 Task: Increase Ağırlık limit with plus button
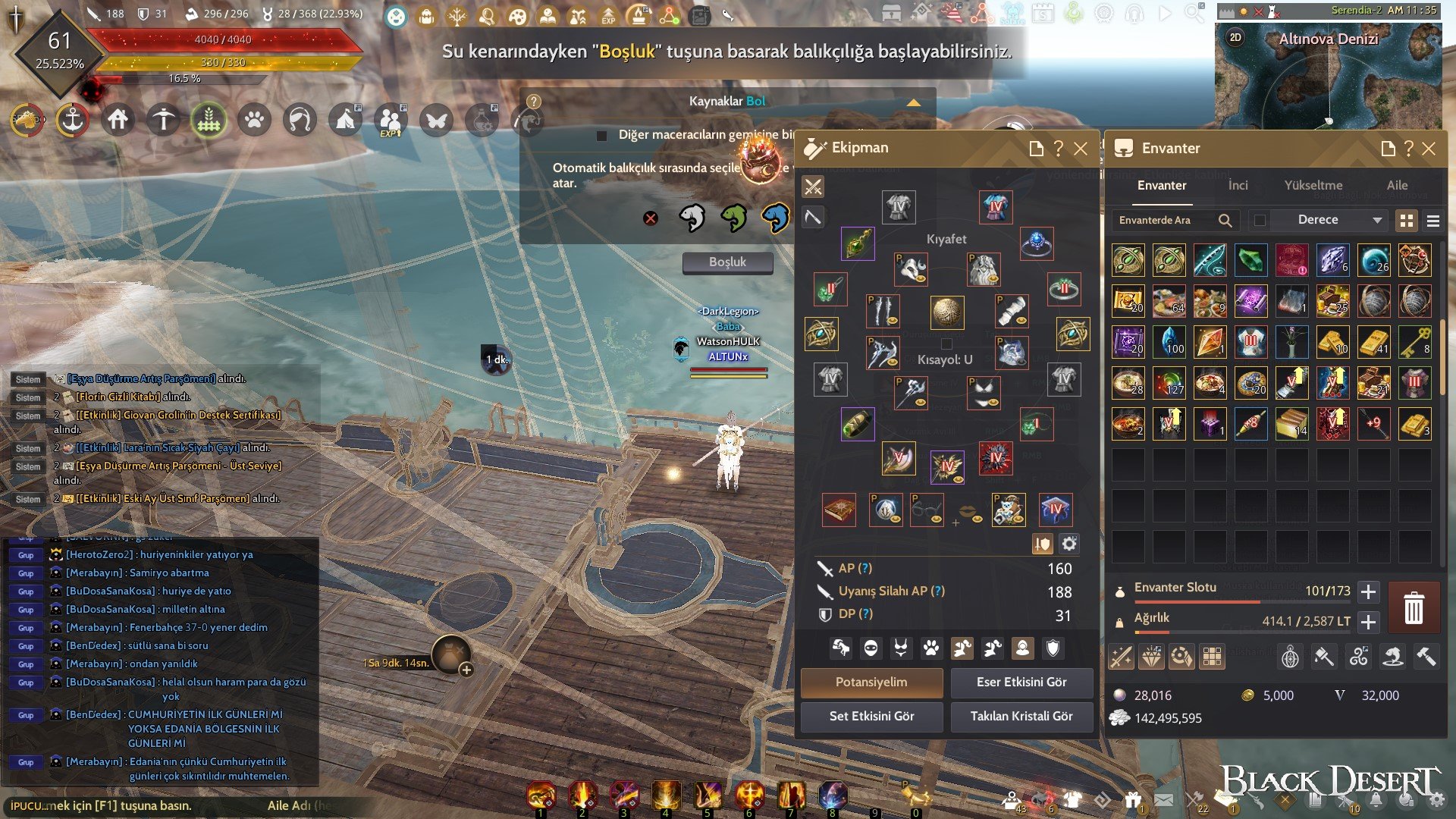pyautogui.click(x=1368, y=622)
